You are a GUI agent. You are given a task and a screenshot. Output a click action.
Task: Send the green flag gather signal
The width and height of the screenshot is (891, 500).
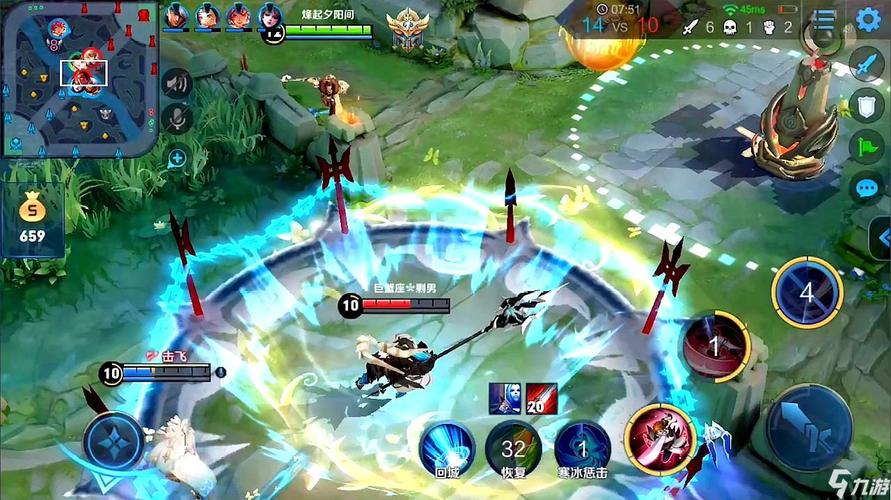click(x=866, y=148)
